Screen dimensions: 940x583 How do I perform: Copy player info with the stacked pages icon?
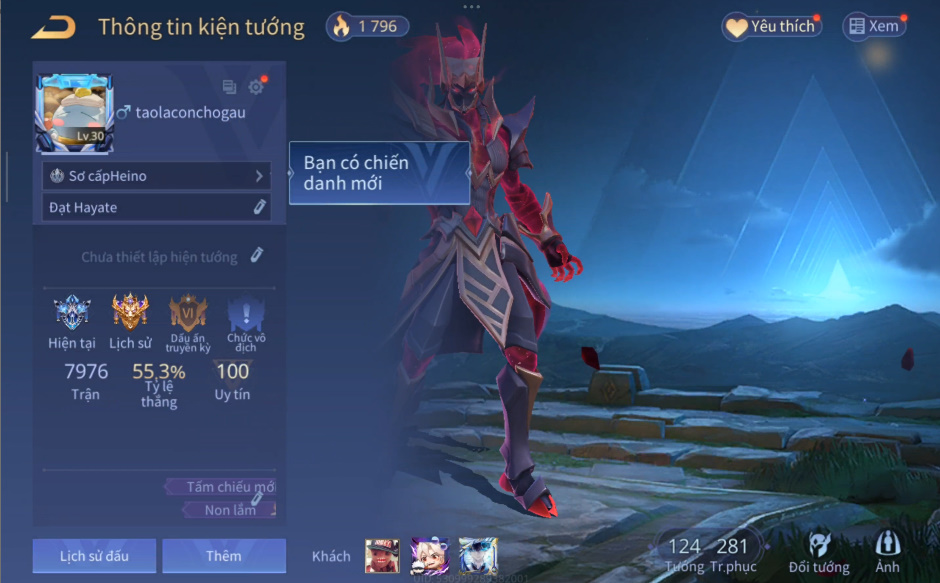tap(230, 87)
